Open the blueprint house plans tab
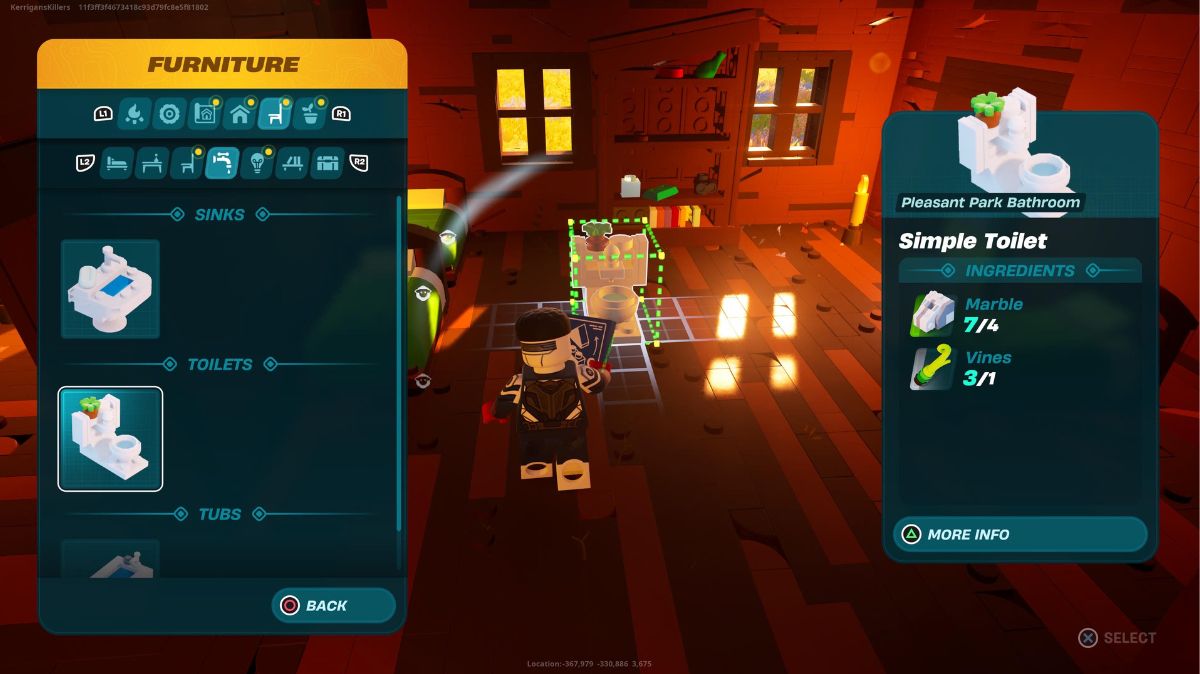Viewport: 1200px width, 674px height. [x=204, y=114]
